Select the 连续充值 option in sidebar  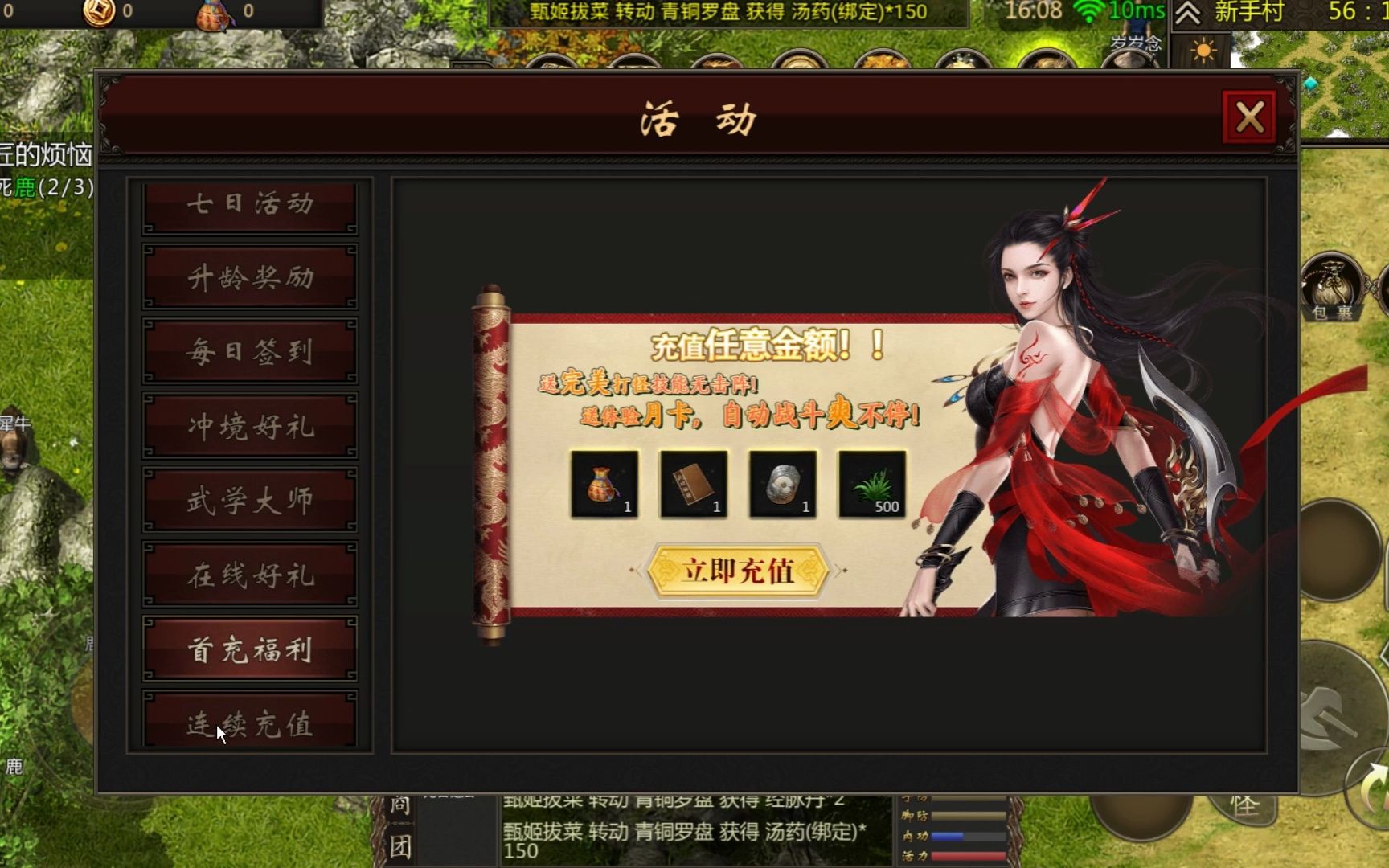(249, 723)
